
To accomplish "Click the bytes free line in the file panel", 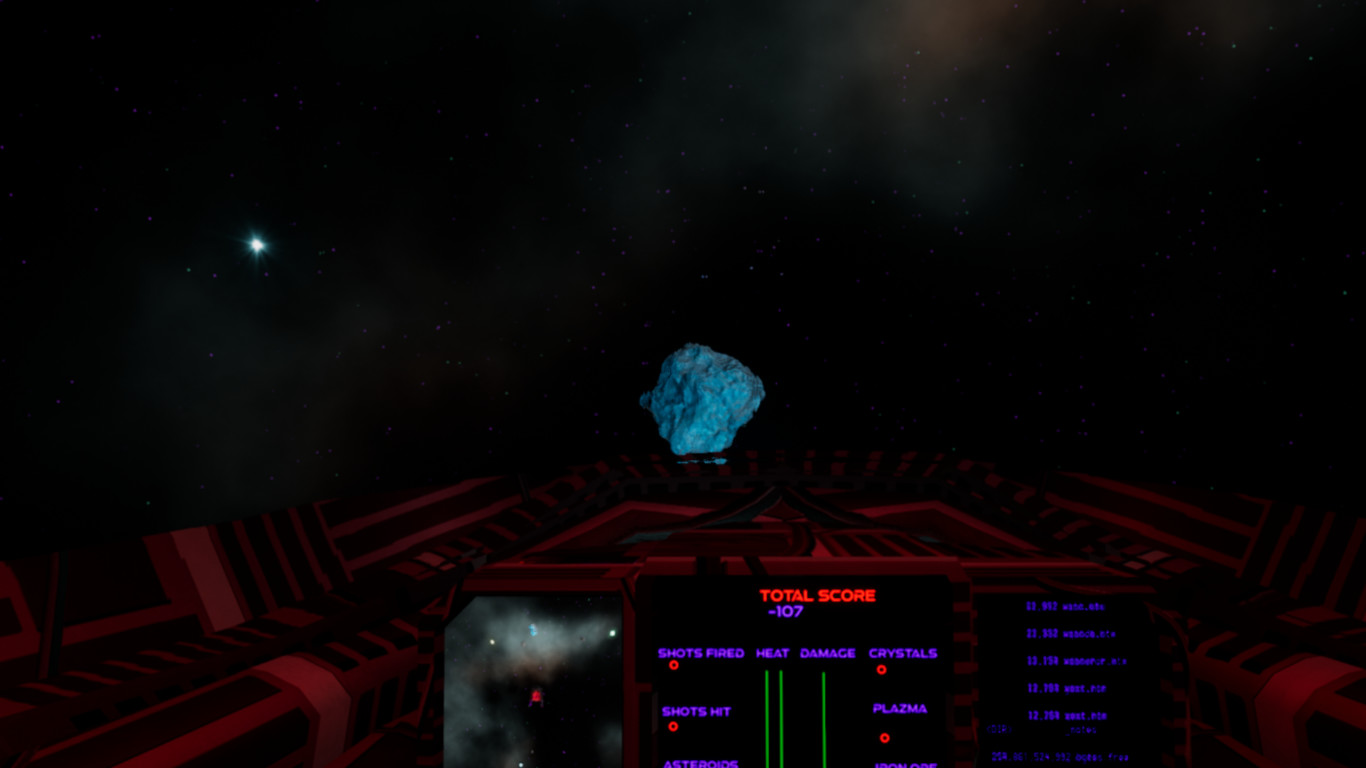I will pyautogui.click(x=1060, y=757).
